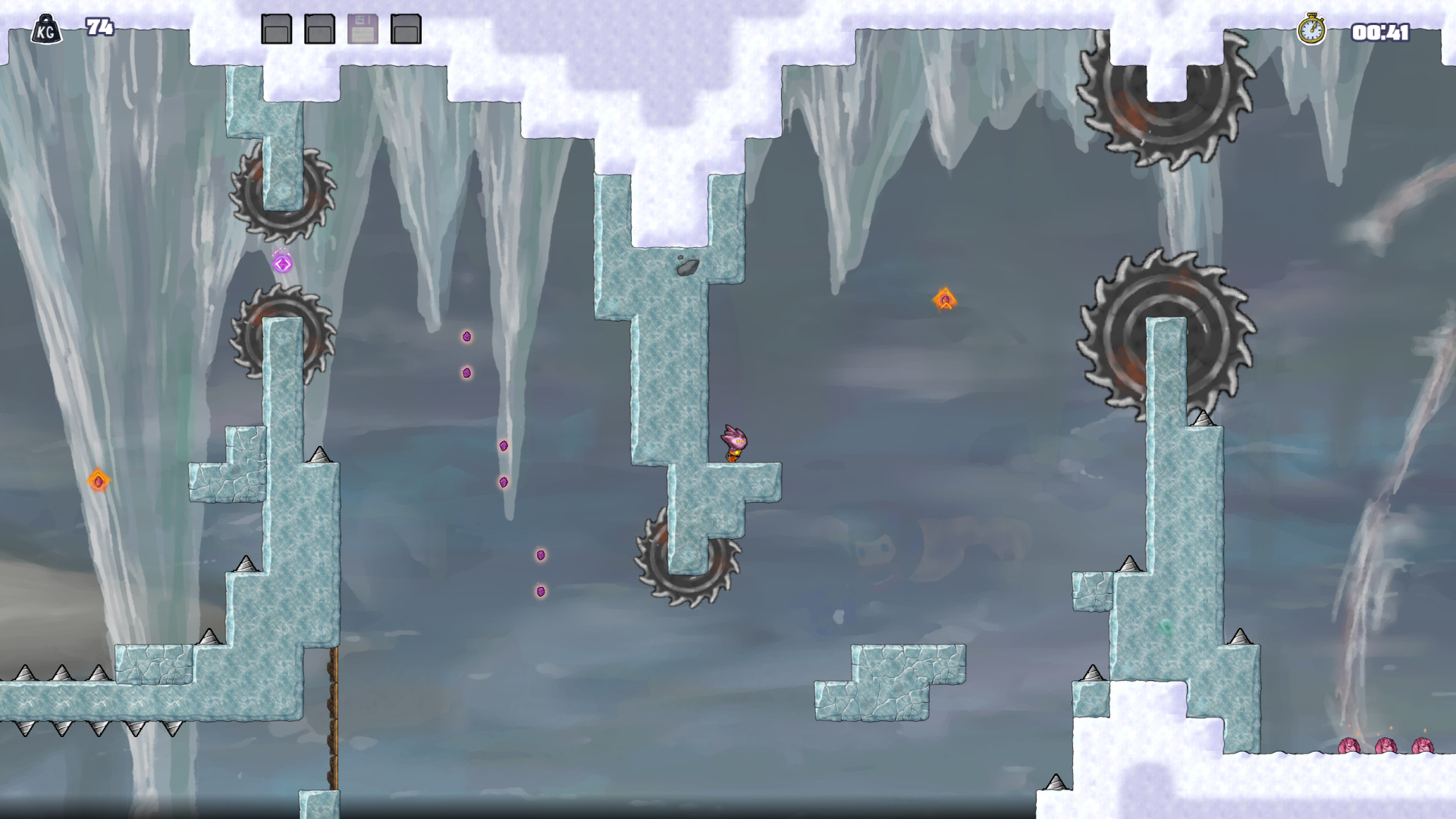The width and height of the screenshot is (1456, 819).
Task: Click the orange star pickup near the saws
Action: tap(946, 297)
